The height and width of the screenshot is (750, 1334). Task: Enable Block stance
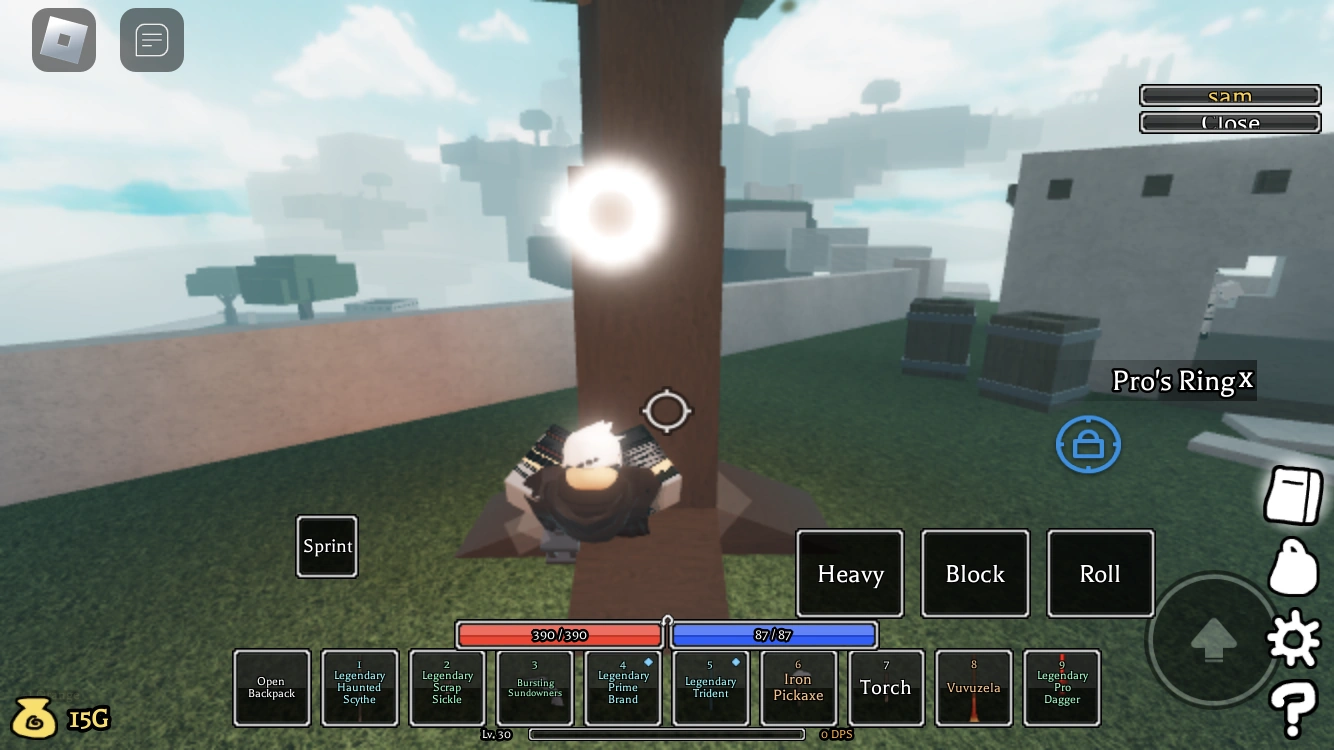pyautogui.click(x=975, y=573)
